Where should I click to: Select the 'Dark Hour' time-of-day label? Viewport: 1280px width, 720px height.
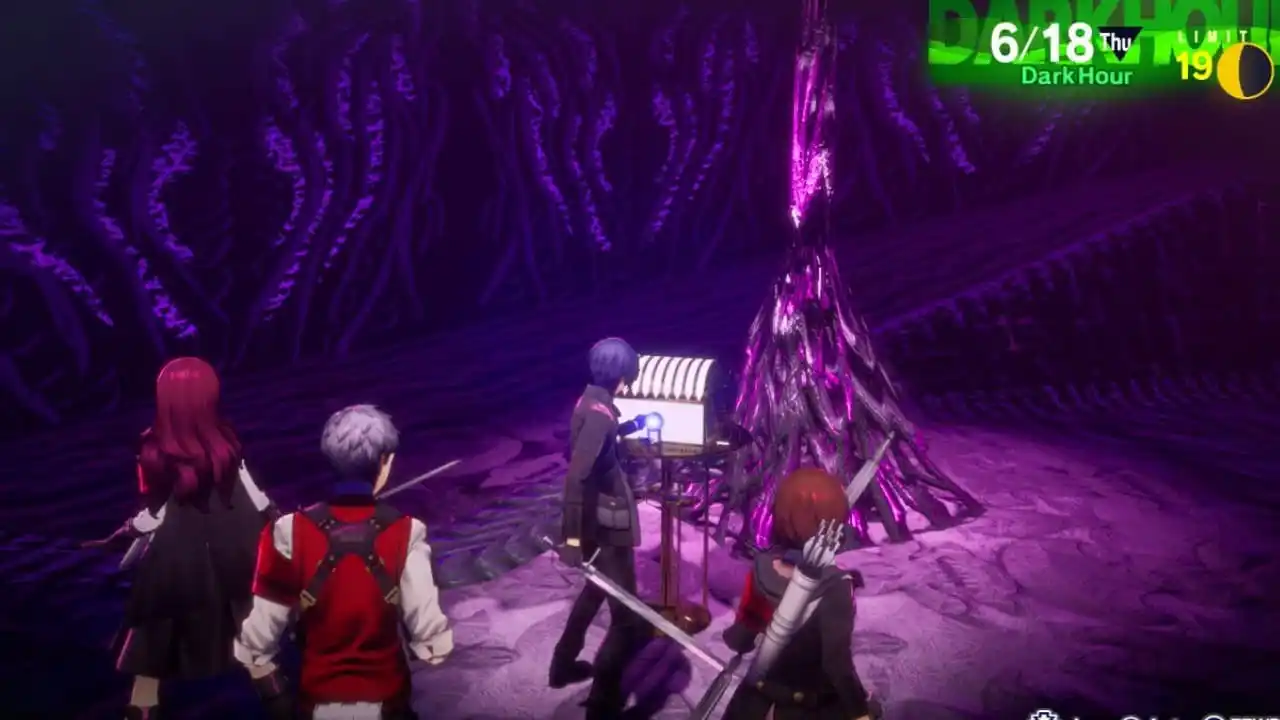click(x=1078, y=73)
